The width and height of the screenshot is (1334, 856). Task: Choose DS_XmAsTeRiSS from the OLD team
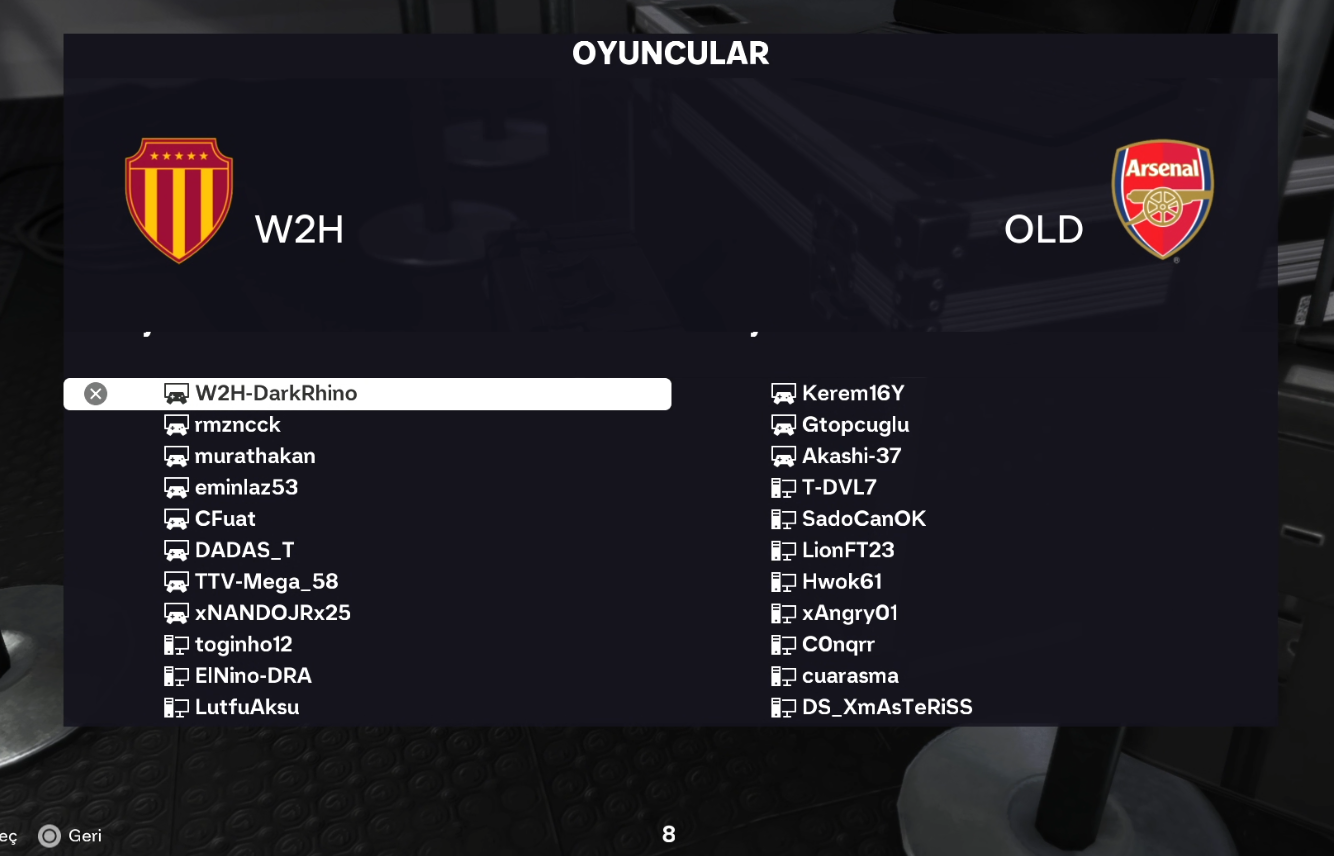pyautogui.click(x=886, y=708)
